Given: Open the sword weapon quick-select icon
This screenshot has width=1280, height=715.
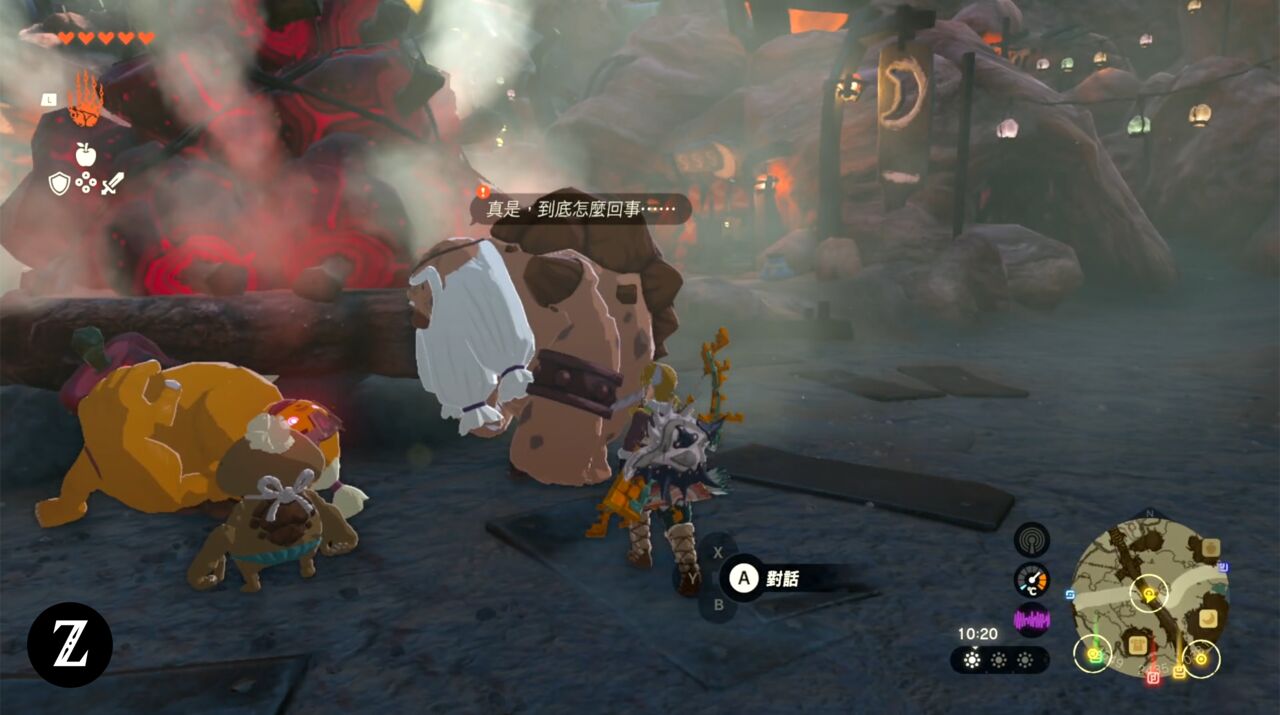Looking at the screenshot, I should (x=112, y=183).
